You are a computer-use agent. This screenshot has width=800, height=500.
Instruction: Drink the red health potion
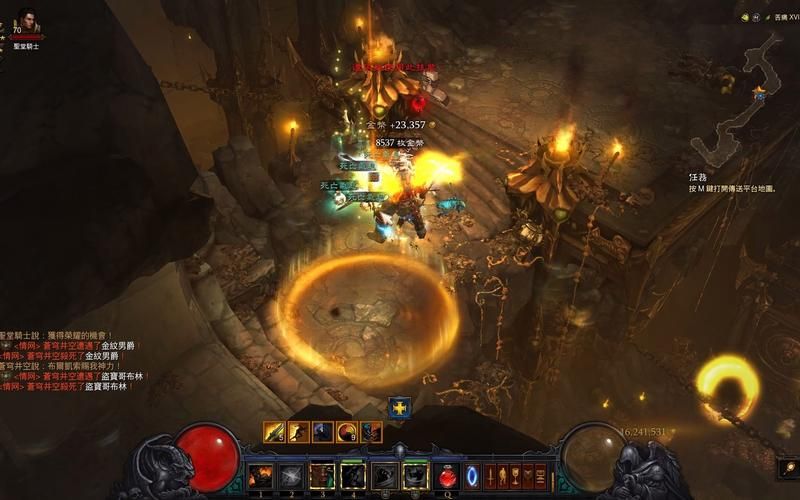[x=448, y=477]
